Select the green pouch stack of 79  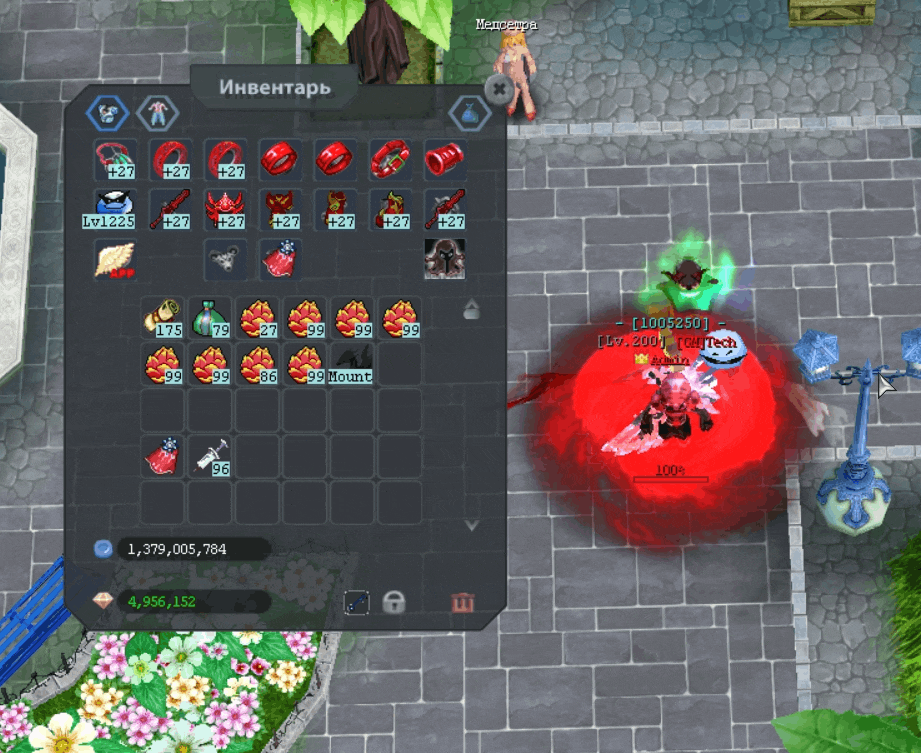pos(211,316)
